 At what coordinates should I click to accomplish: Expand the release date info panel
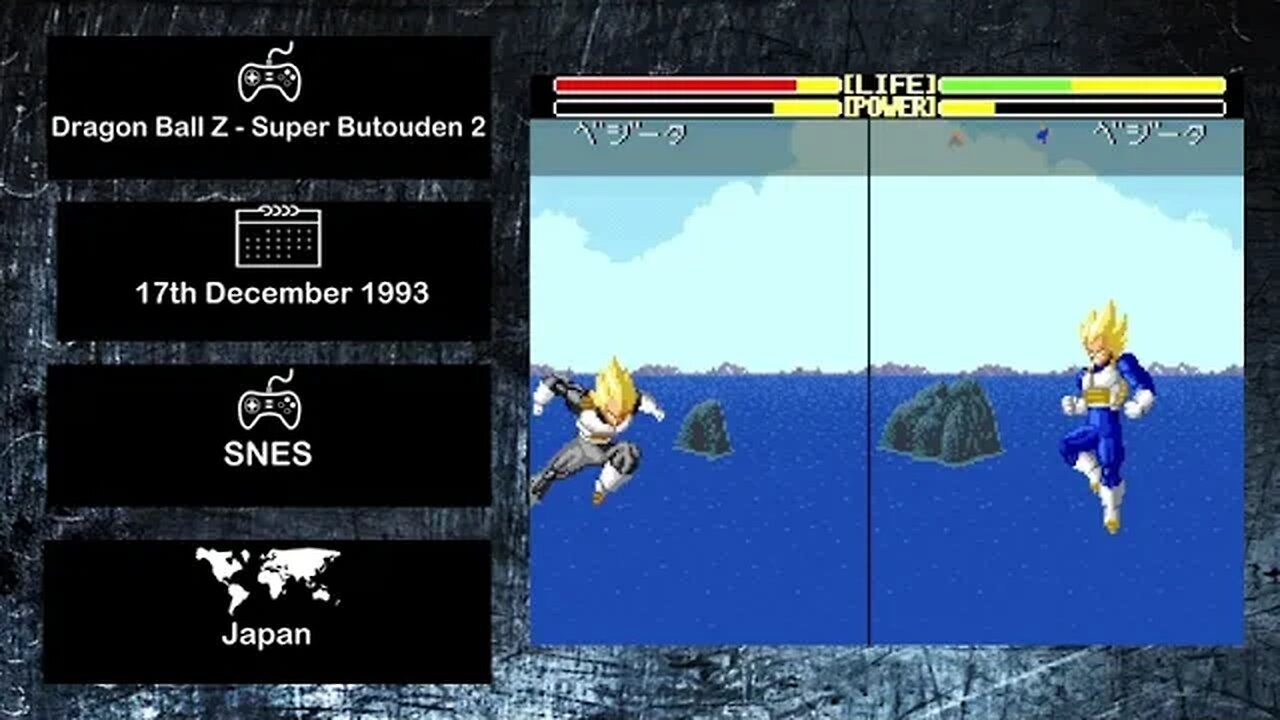coord(270,263)
